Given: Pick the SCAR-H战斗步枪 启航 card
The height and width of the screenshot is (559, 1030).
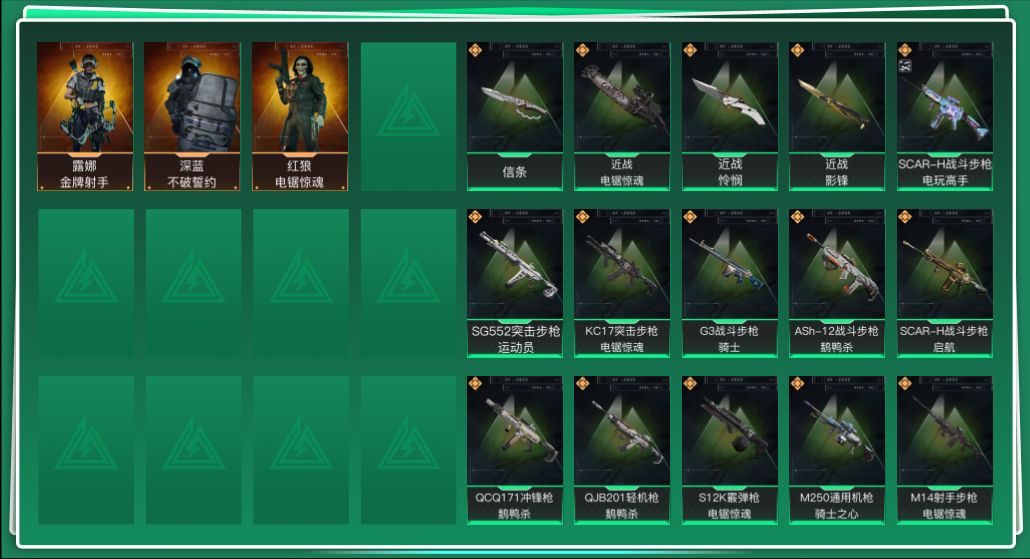Looking at the screenshot, I should coord(944,283).
